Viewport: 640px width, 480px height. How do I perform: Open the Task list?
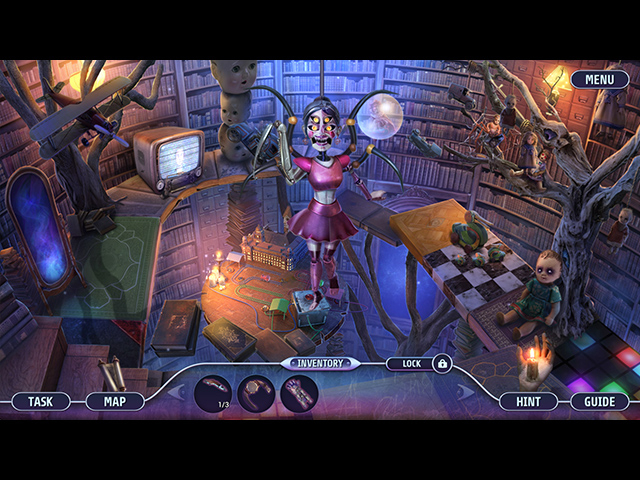point(41,401)
